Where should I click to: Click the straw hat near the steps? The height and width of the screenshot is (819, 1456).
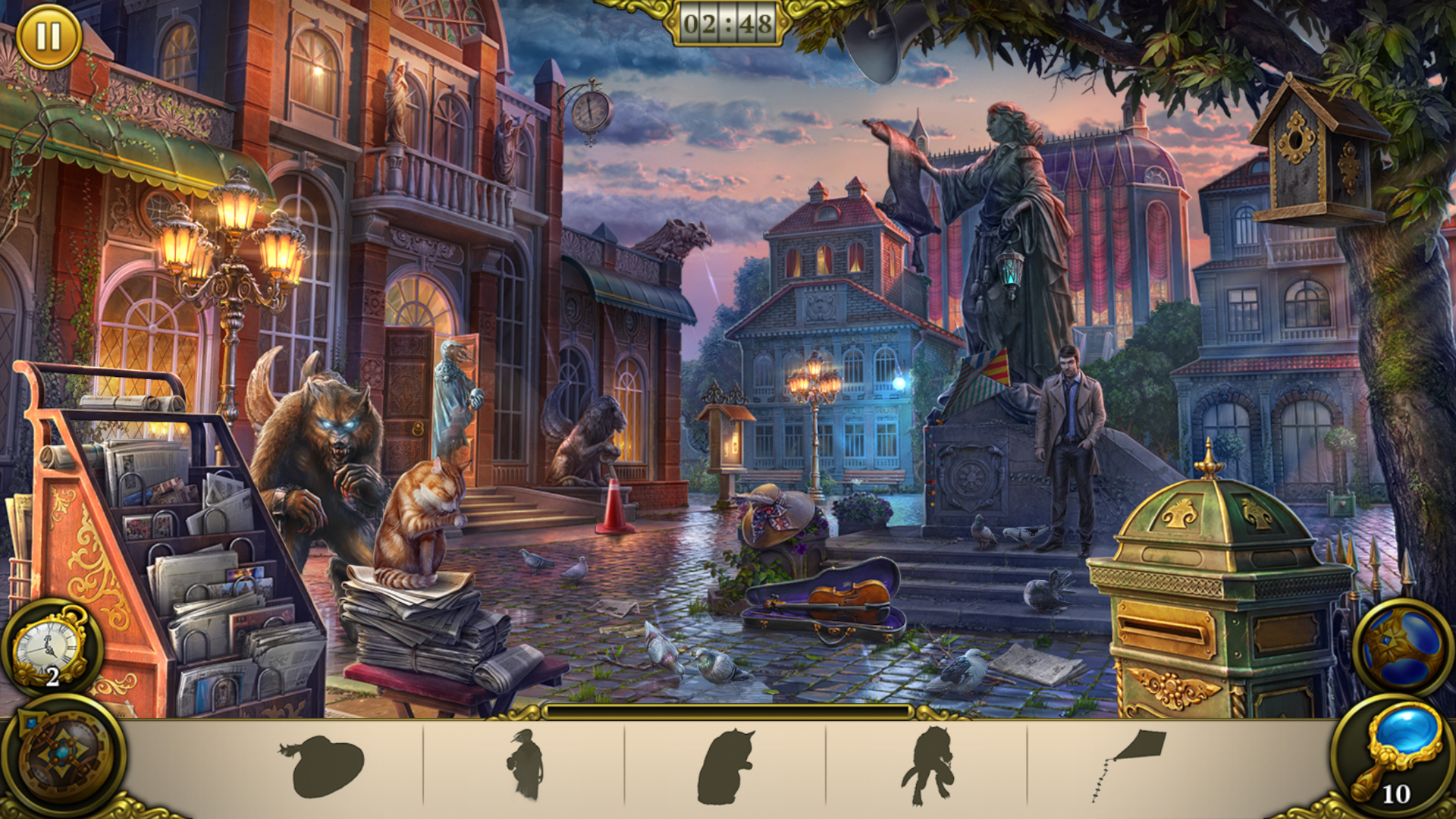[775, 516]
